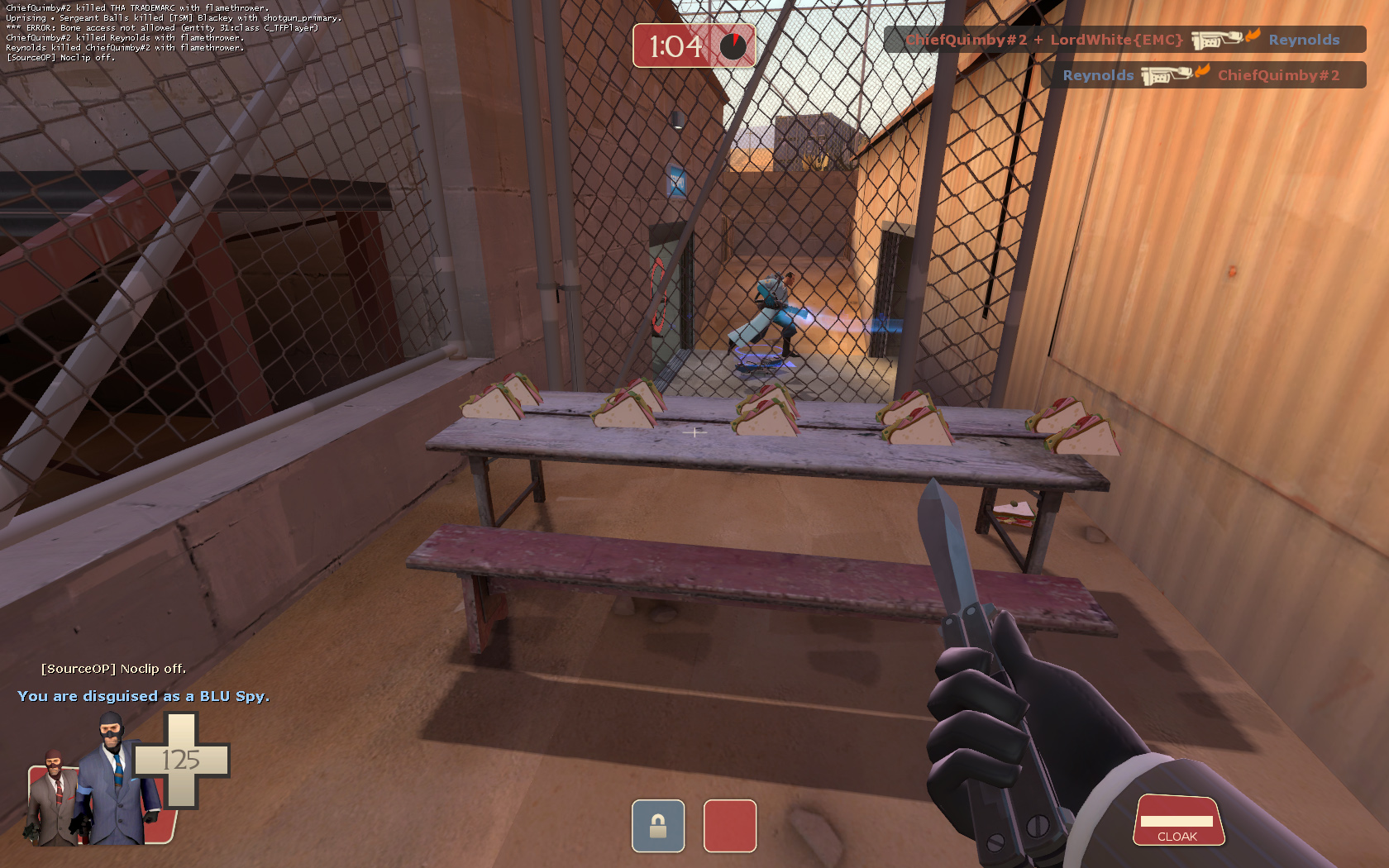The image size is (1389, 868).
Task: Click the locked BLU control point icon
Action: pyautogui.click(x=658, y=825)
